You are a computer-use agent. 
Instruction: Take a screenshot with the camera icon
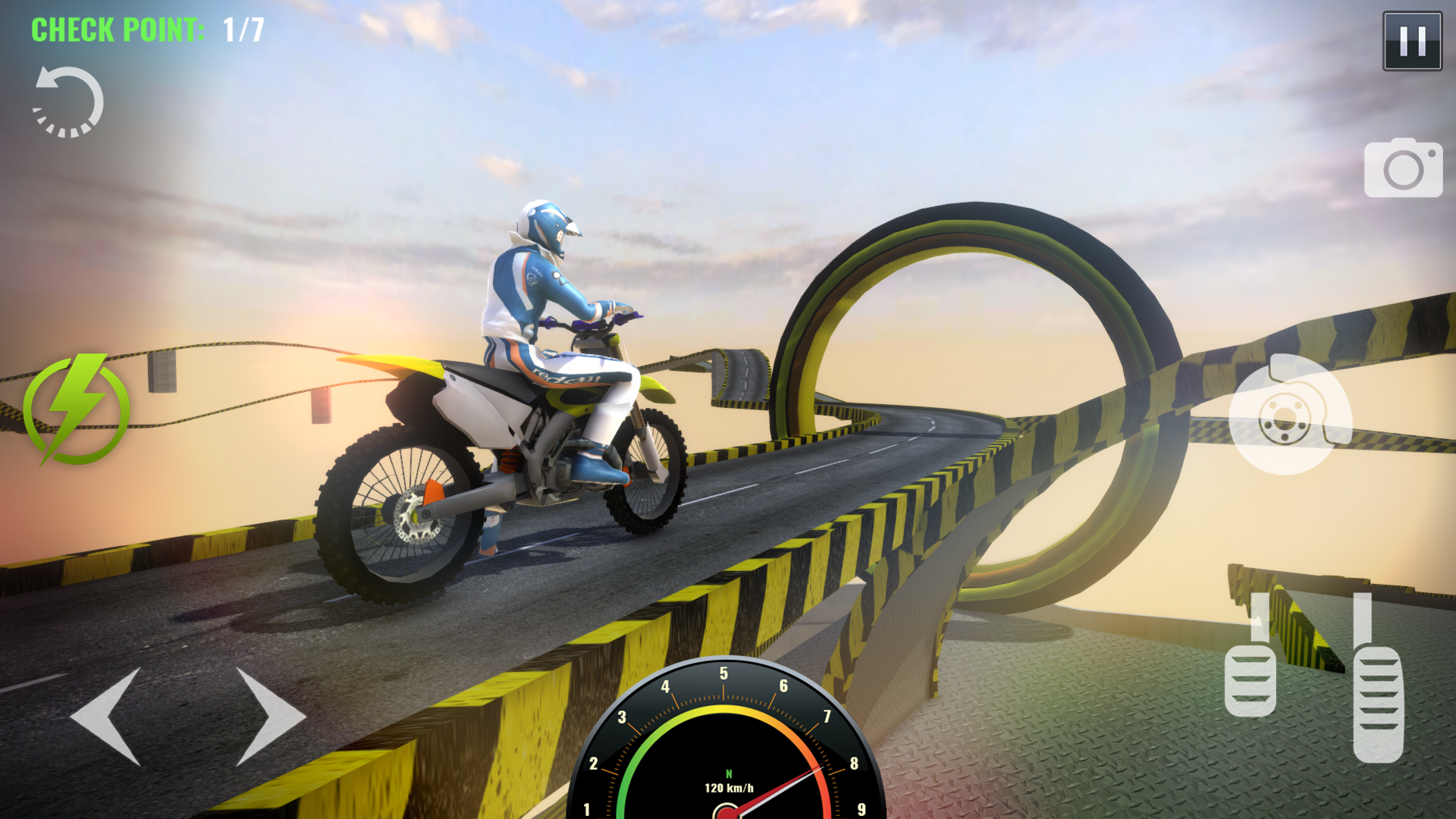(x=1404, y=168)
